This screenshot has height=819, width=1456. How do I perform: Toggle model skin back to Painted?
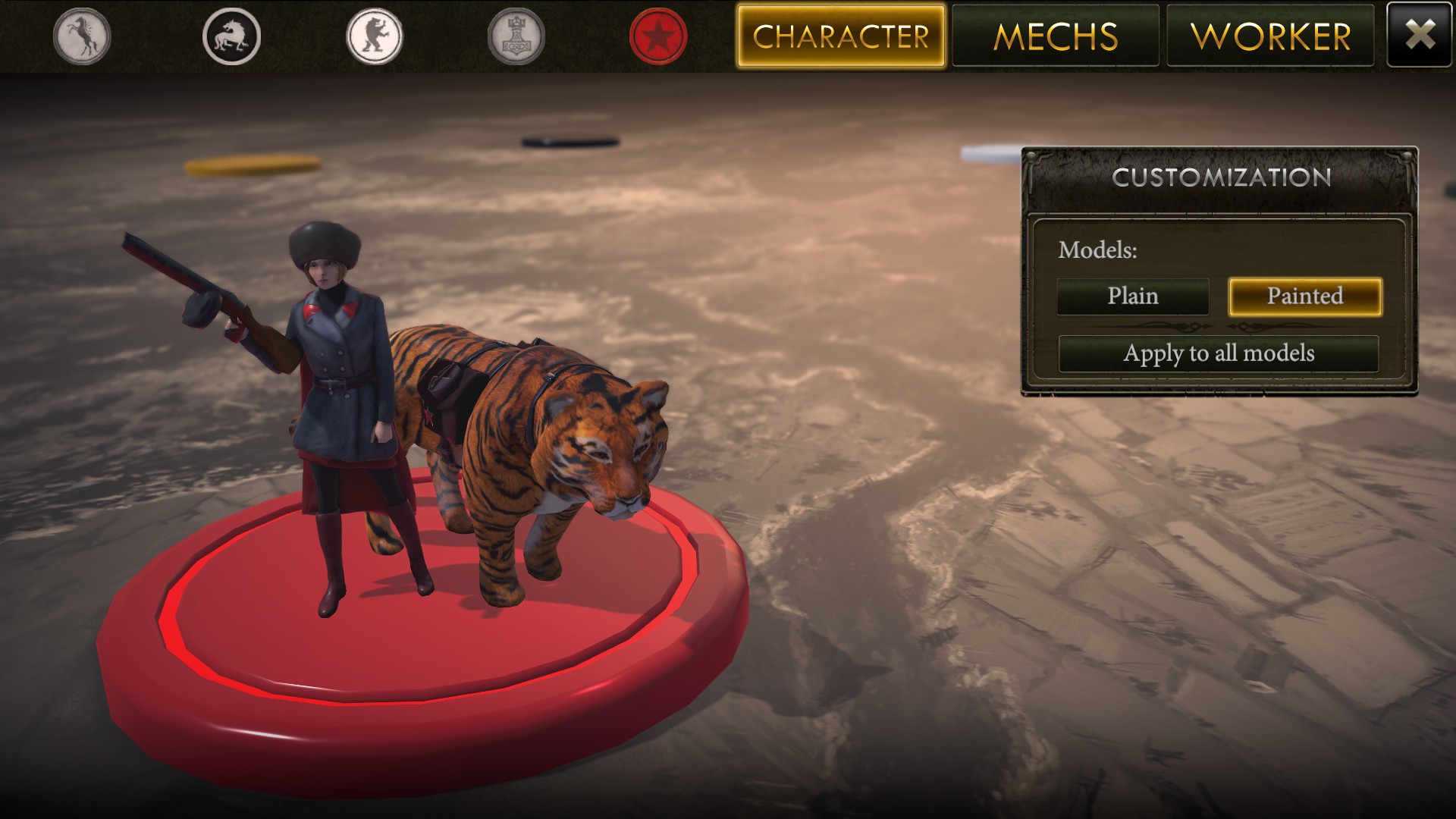coord(1304,297)
